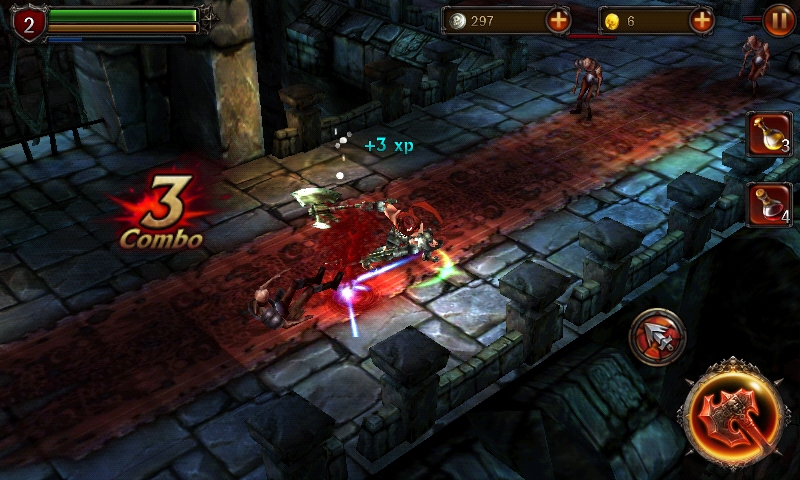Add more gold coins with plus button
This screenshot has height=480, width=800.
[x=702, y=20]
